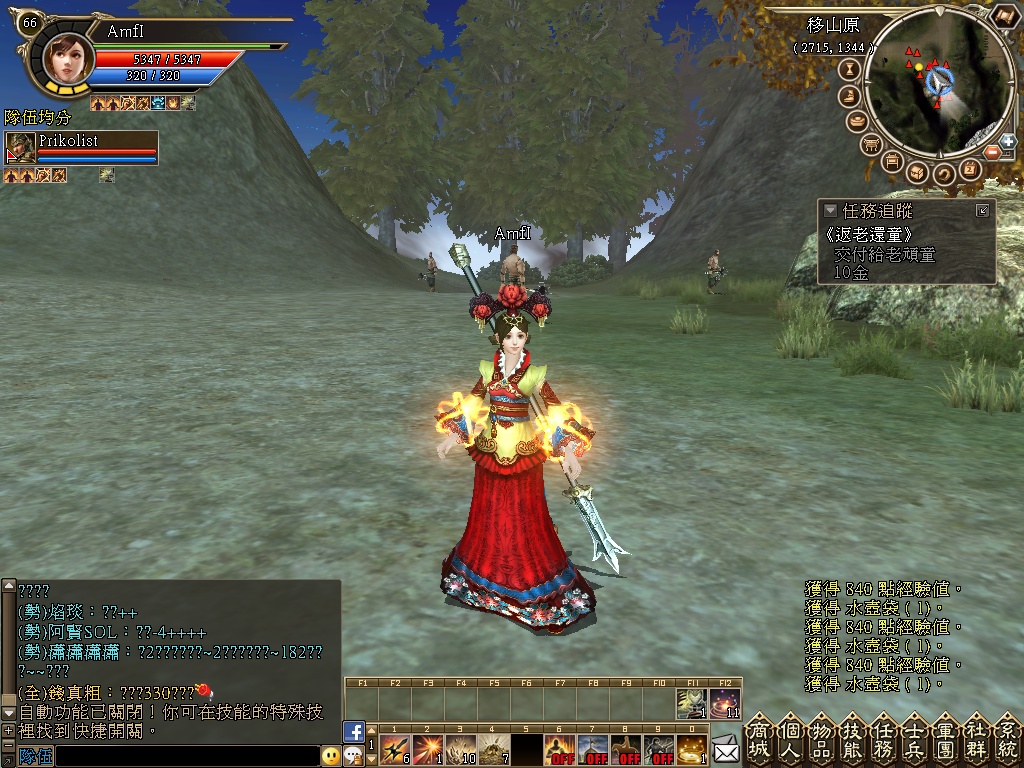Image resolution: width=1024 pixels, height=768 pixels.
Task: Open the 軍團 legion menu
Action: (945, 739)
